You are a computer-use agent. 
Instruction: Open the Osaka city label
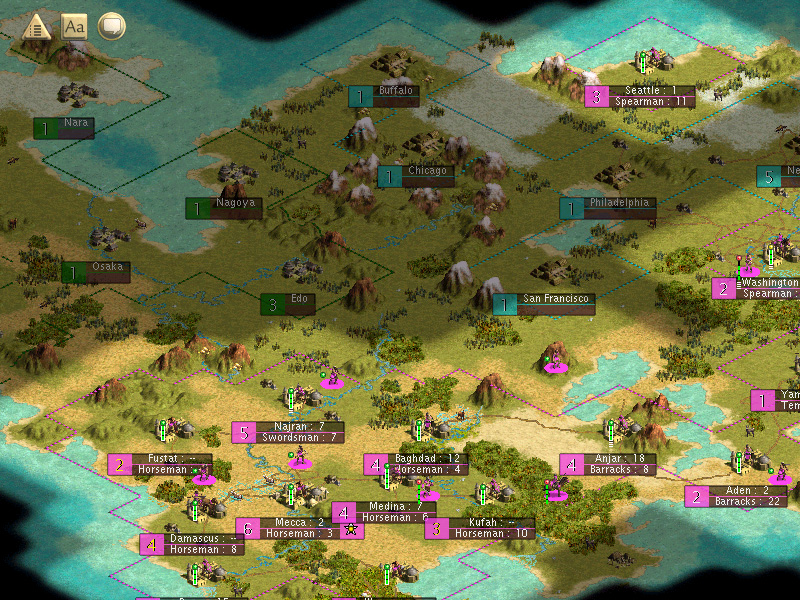pos(106,267)
